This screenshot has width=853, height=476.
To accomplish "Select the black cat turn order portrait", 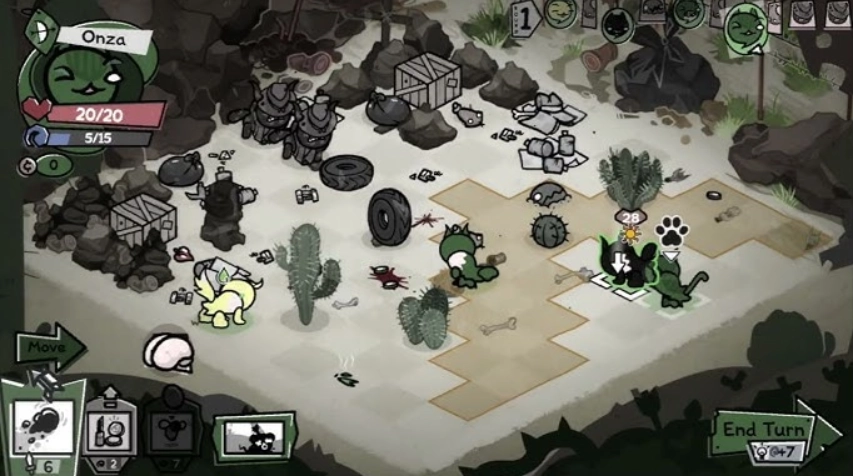I will 616,17.
